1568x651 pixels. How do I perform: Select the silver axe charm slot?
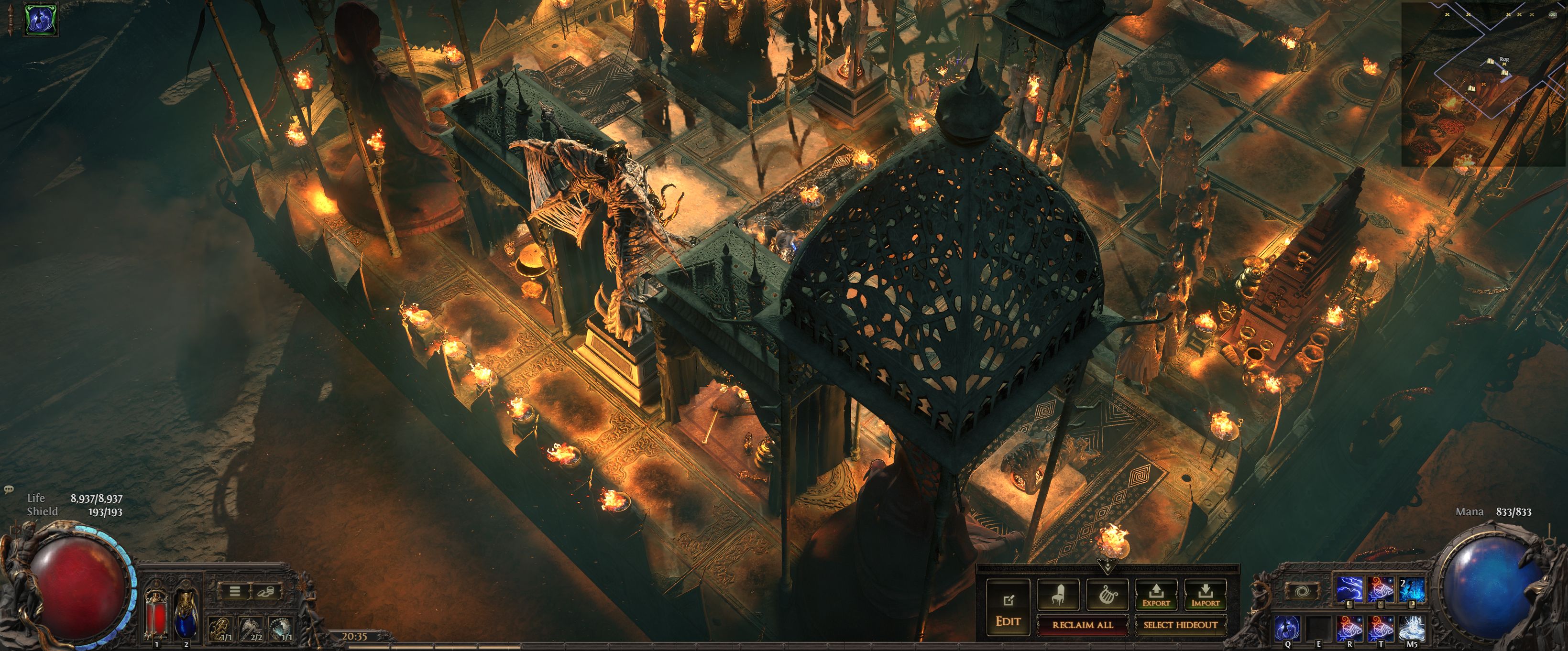pos(250,629)
